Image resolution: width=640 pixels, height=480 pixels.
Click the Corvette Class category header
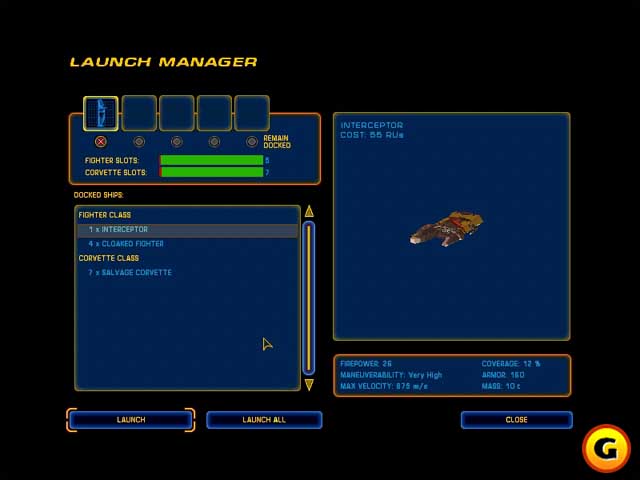109,258
